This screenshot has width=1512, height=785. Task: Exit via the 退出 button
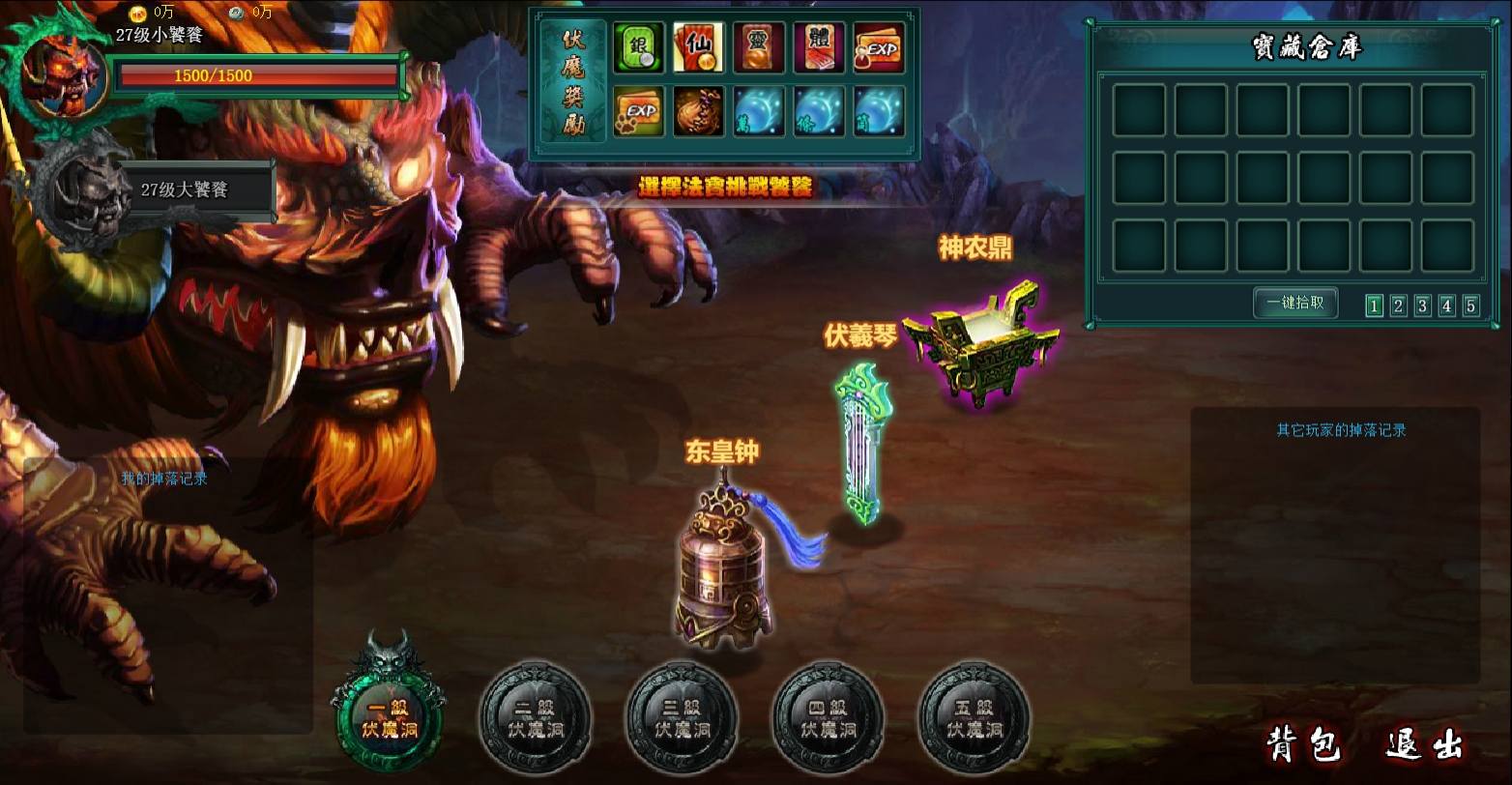pyautogui.click(x=1423, y=745)
